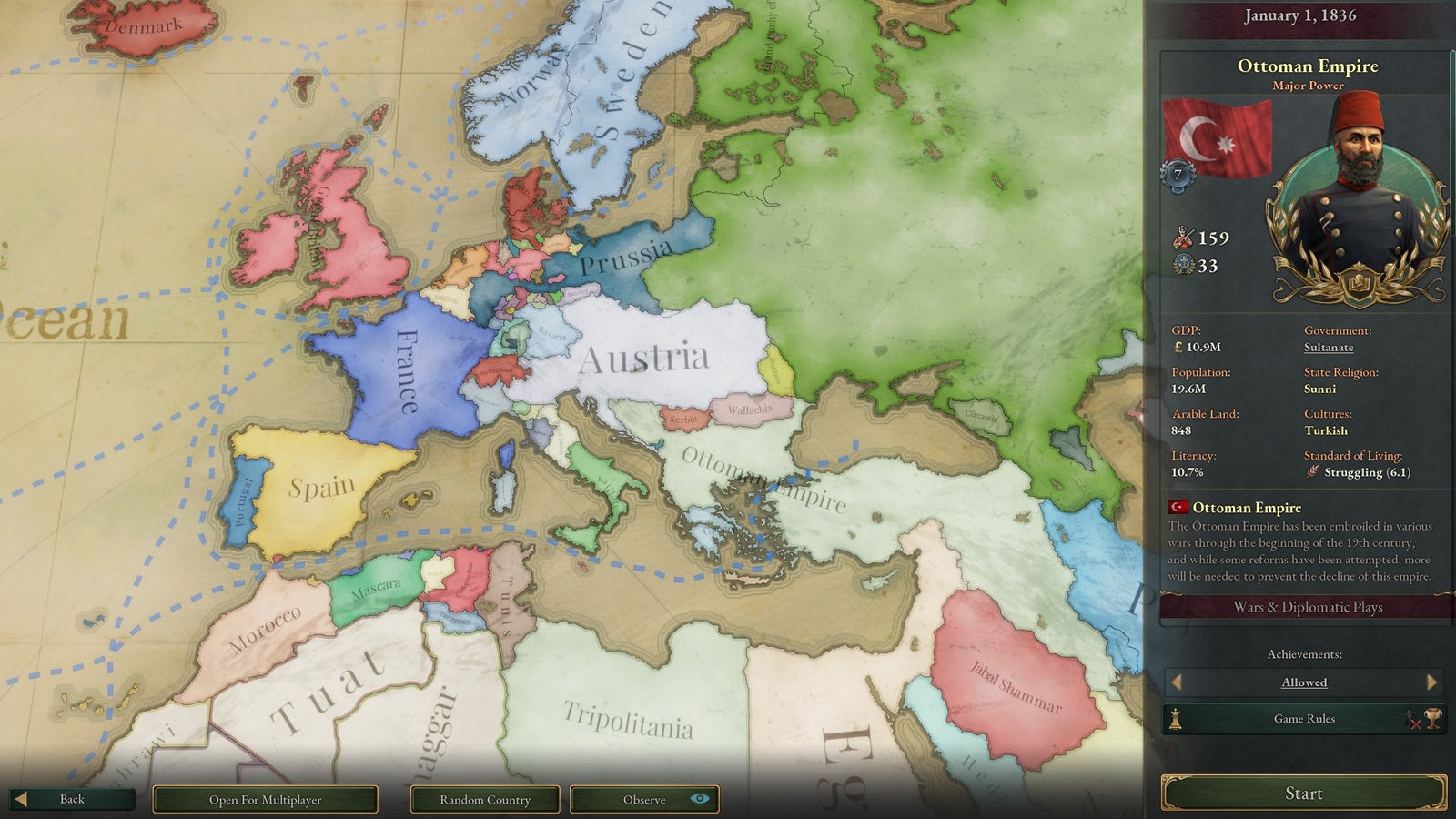
Task: Click the rank badge numbered 7
Action: click(1178, 173)
